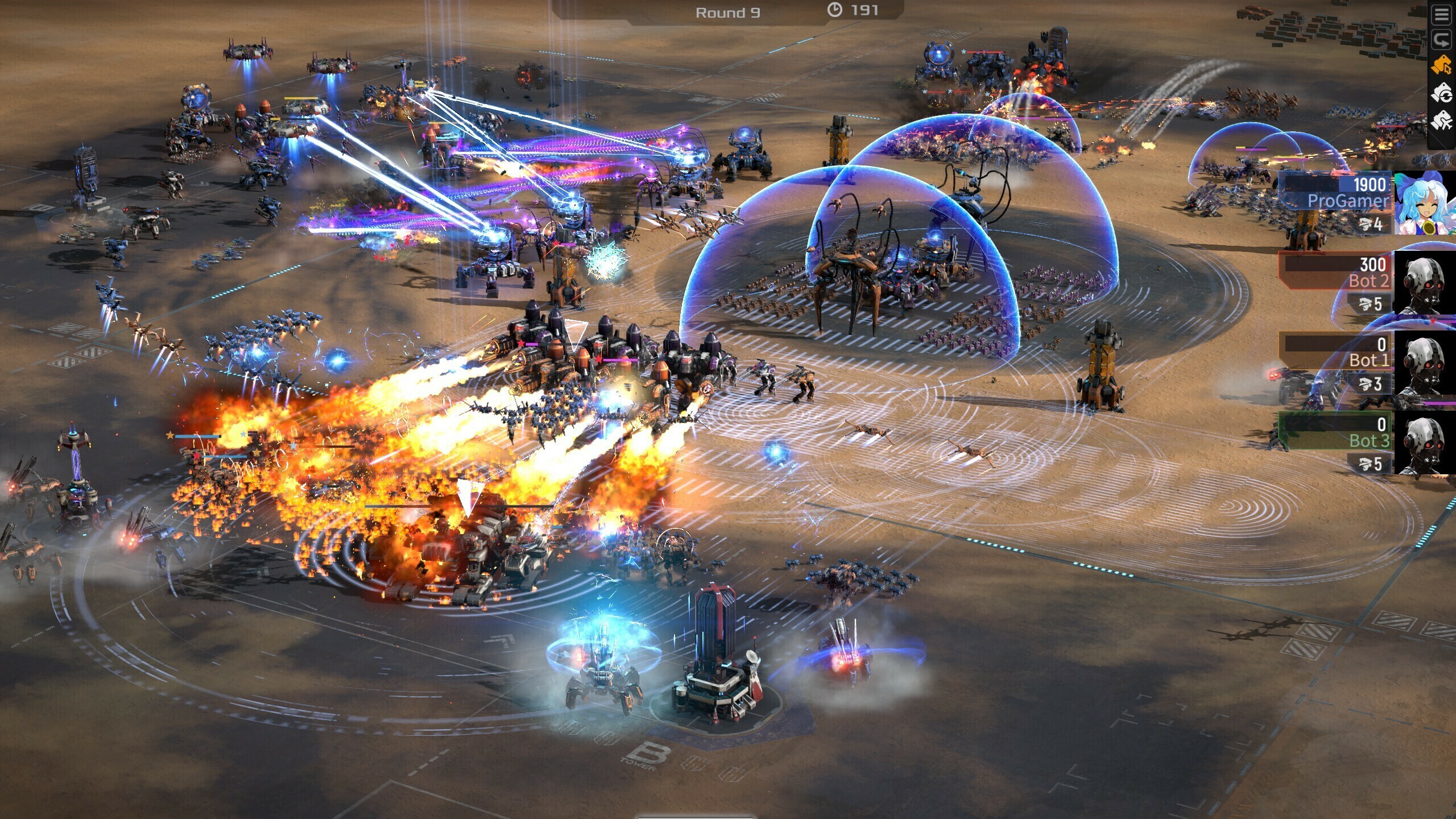The image size is (1456, 819).
Task: Select ProGamer's player avatar
Action: coord(1425,202)
